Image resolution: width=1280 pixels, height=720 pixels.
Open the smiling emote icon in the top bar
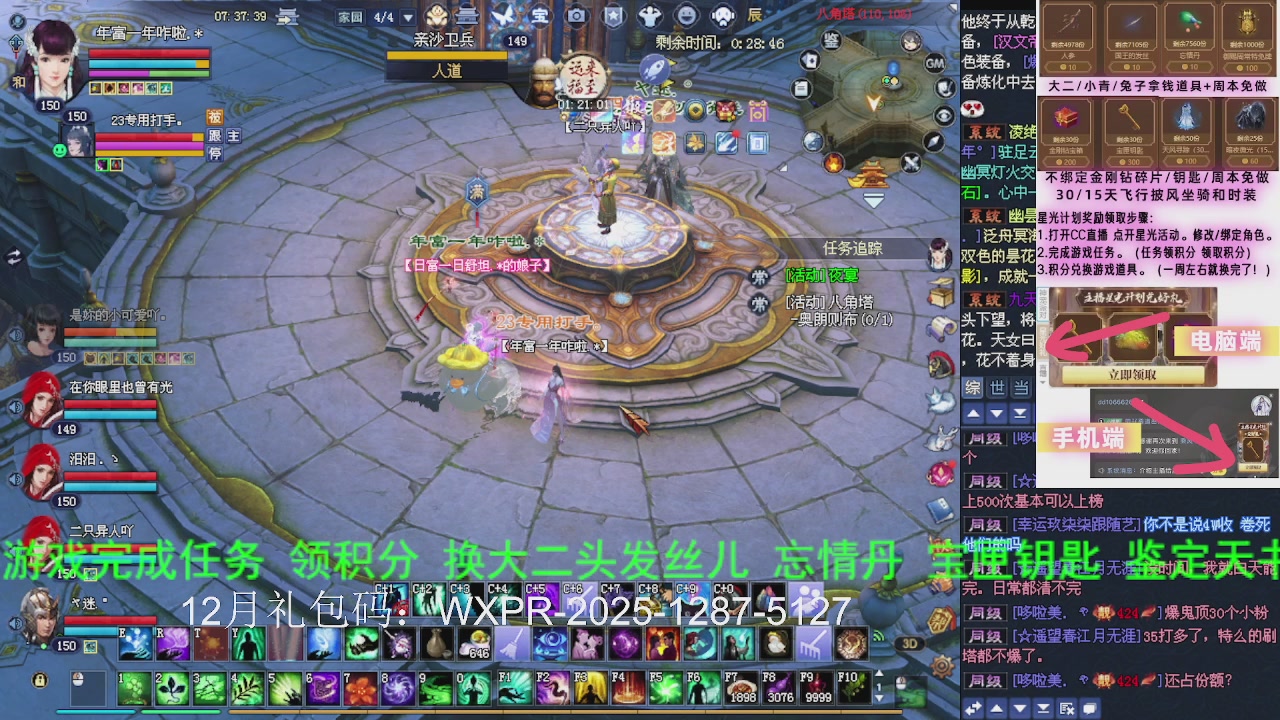(x=687, y=14)
